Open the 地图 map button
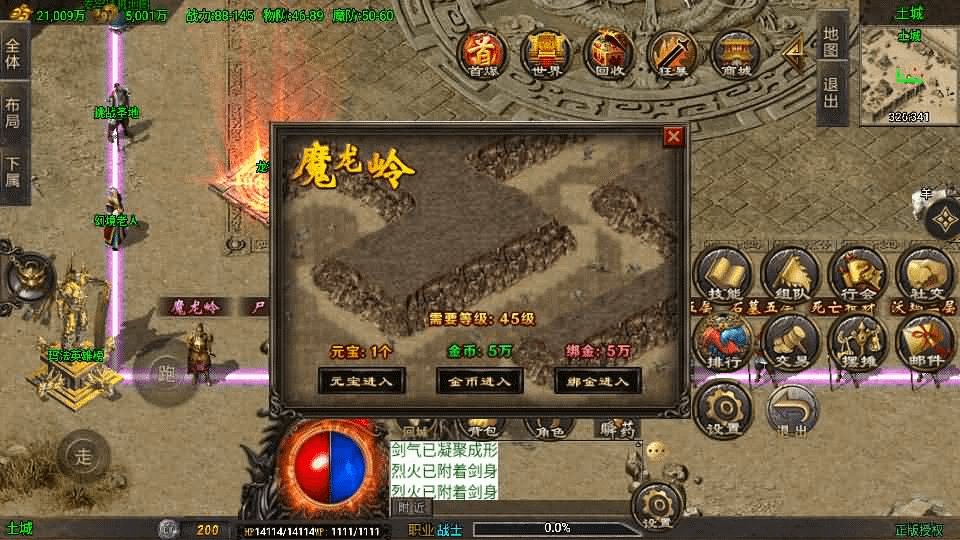Viewport: 960px width, 540px height. pos(831,40)
